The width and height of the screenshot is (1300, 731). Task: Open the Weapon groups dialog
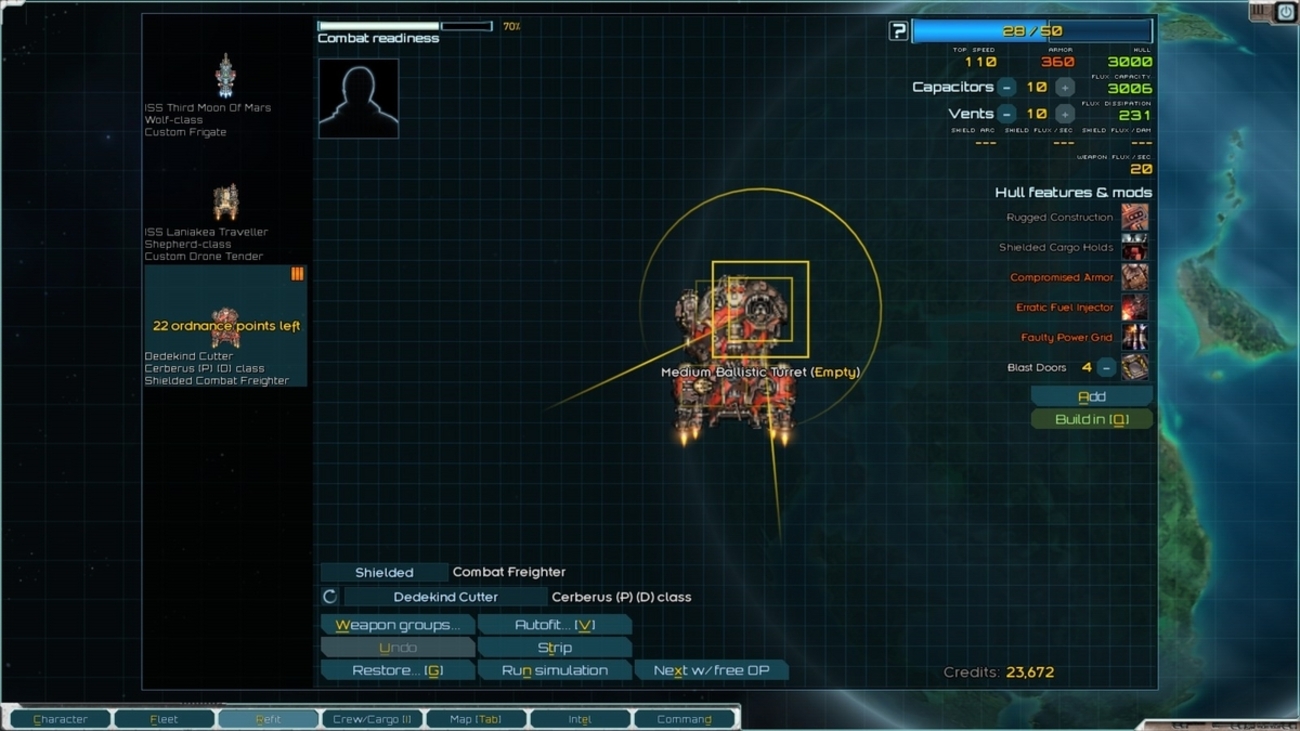coord(397,625)
